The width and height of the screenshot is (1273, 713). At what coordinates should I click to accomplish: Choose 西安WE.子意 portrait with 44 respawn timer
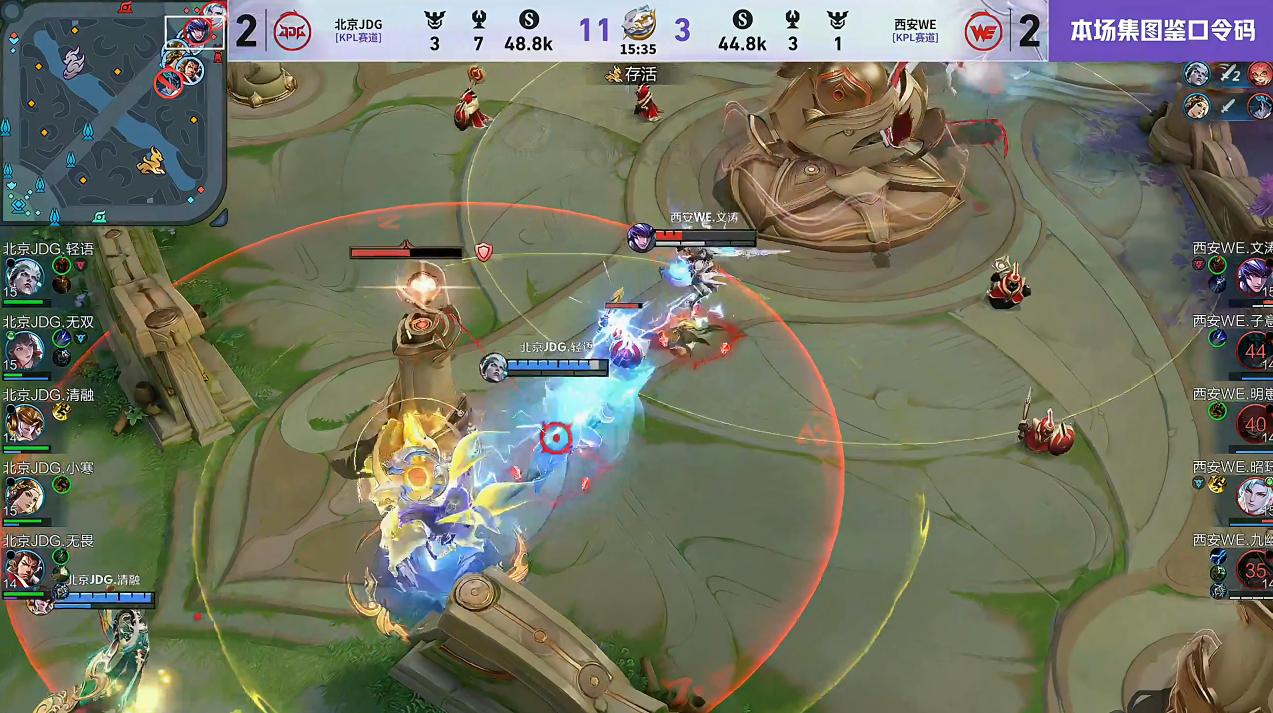pos(1254,350)
